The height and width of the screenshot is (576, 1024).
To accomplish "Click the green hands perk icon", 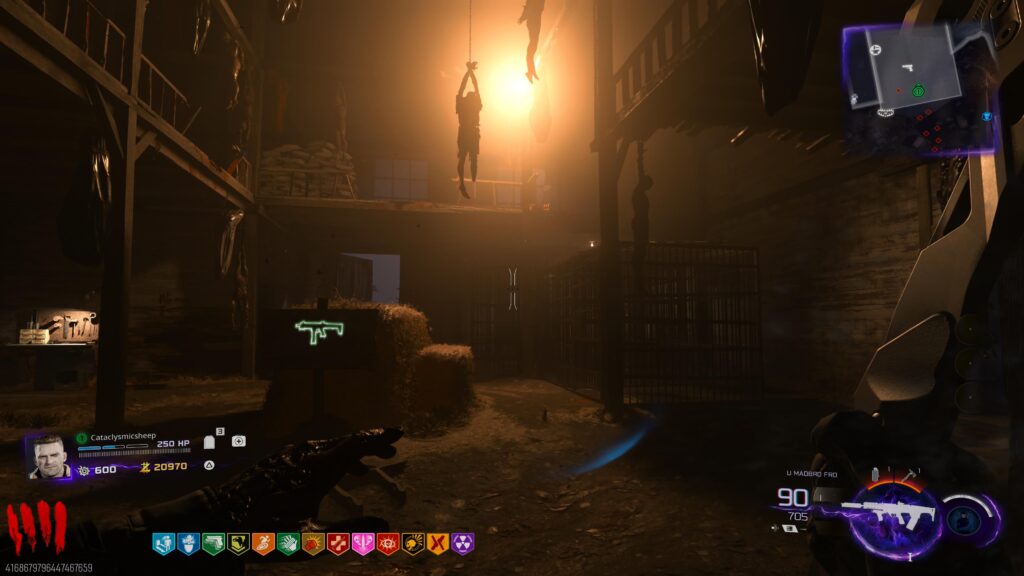I will [288, 543].
